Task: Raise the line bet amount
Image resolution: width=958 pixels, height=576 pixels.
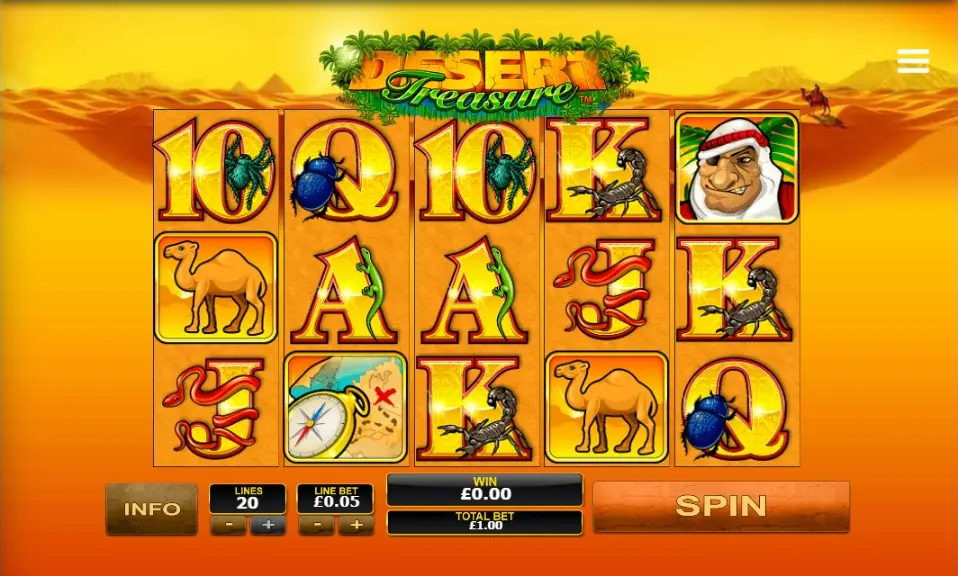Action: click(x=355, y=526)
